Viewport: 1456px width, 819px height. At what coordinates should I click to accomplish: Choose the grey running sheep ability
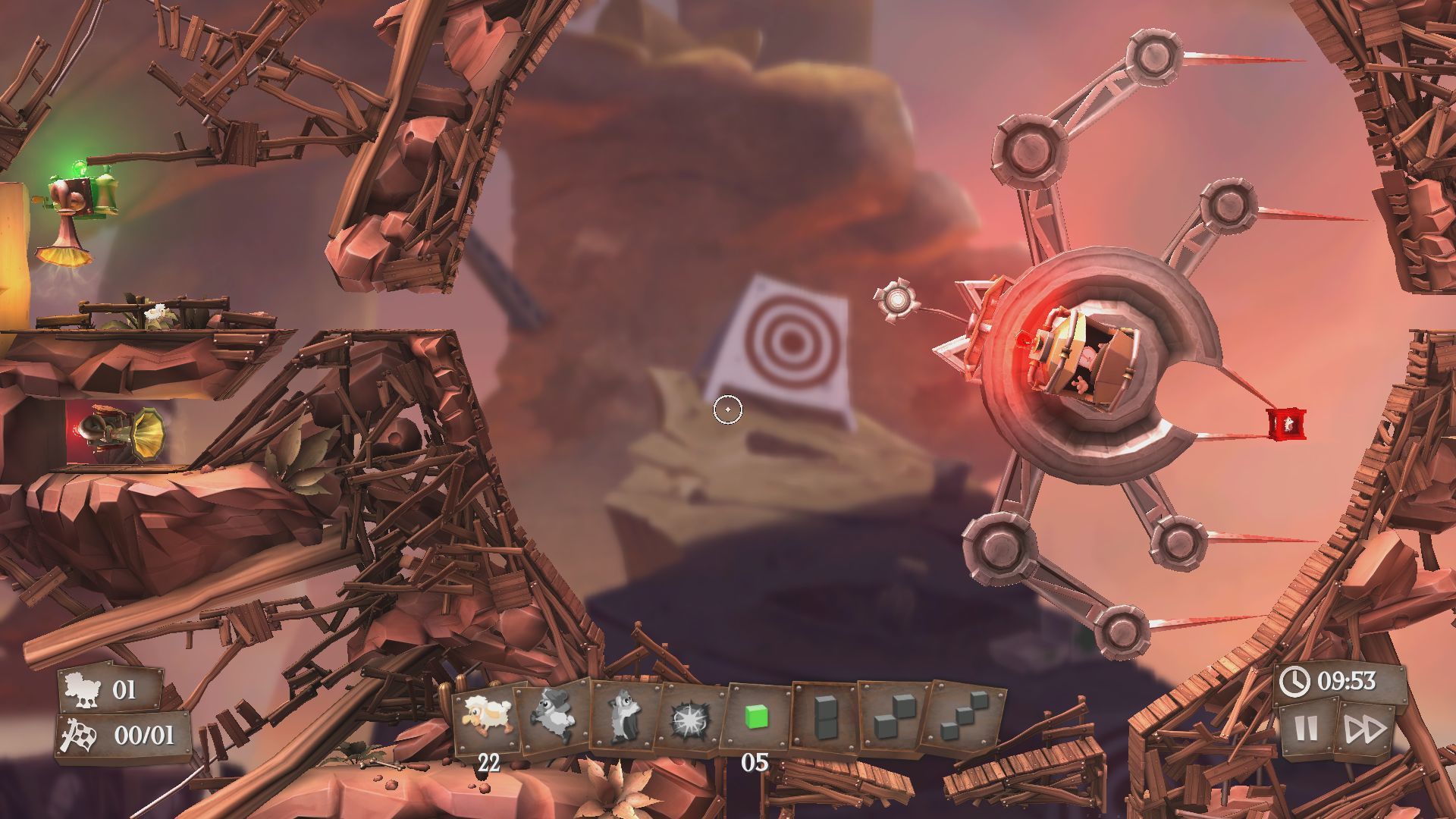pyautogui.click(x=554, y=717)
